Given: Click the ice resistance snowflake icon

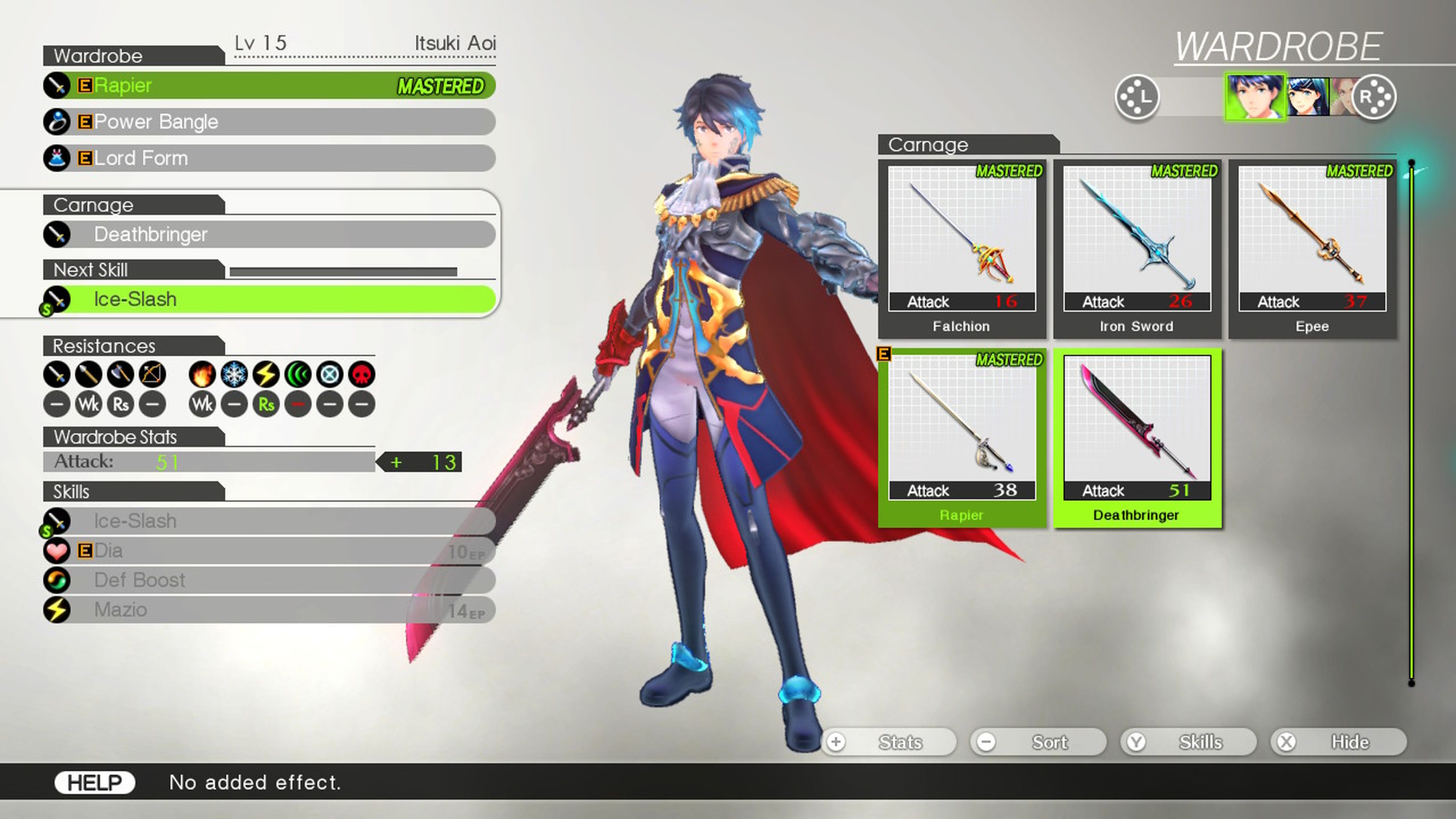Looking at the screenshot, I should point(234,374).
